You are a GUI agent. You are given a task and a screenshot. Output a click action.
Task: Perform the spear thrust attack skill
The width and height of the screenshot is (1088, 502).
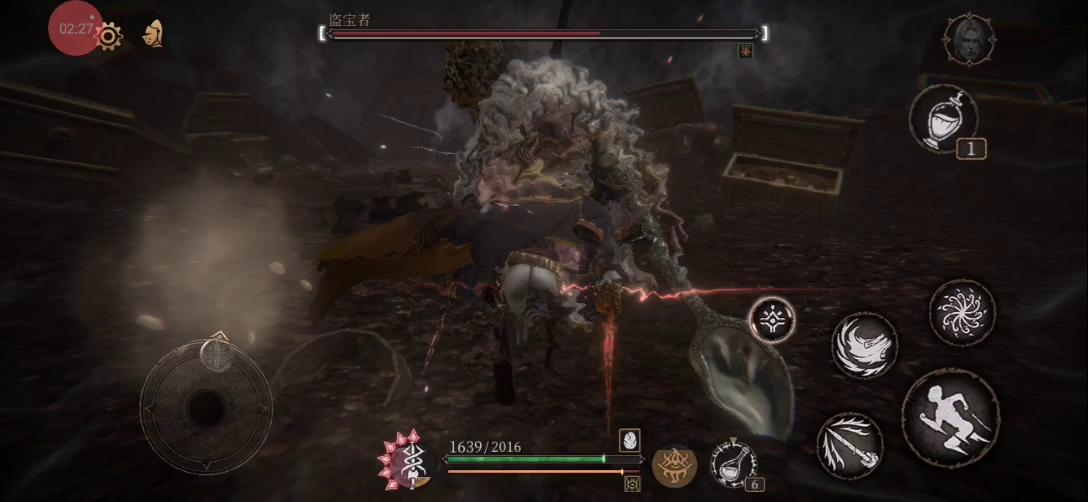pyautogui.click(x=850, y=446)
